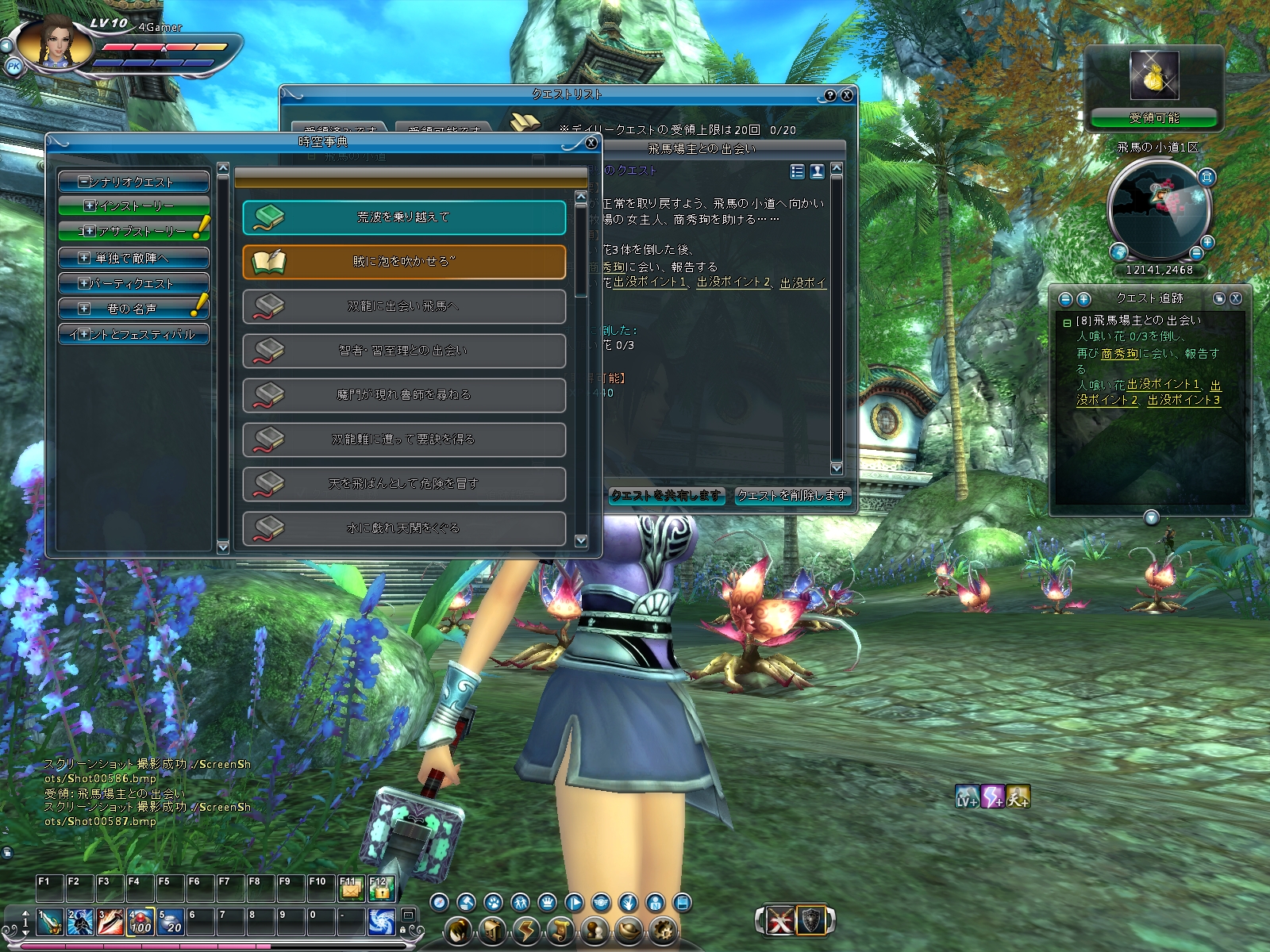Expand the パーティクエスト category
This screenshot has height=952, width=1270.
tap(84, 283)
